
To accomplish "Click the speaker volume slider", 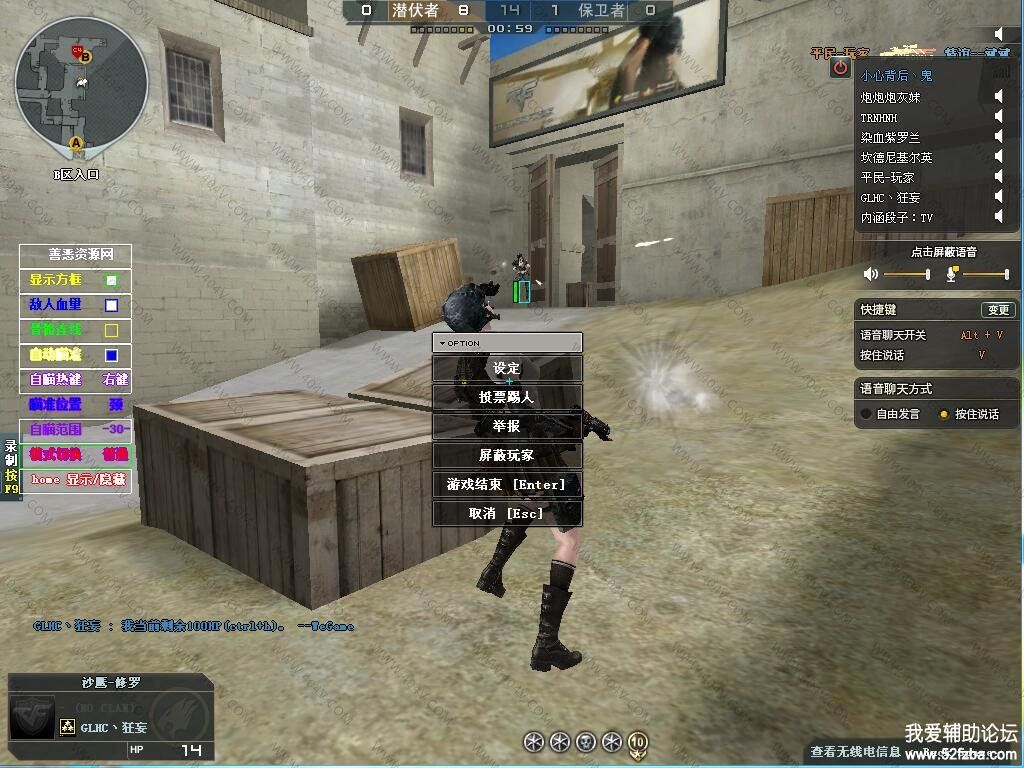I will tap(906, 274).
